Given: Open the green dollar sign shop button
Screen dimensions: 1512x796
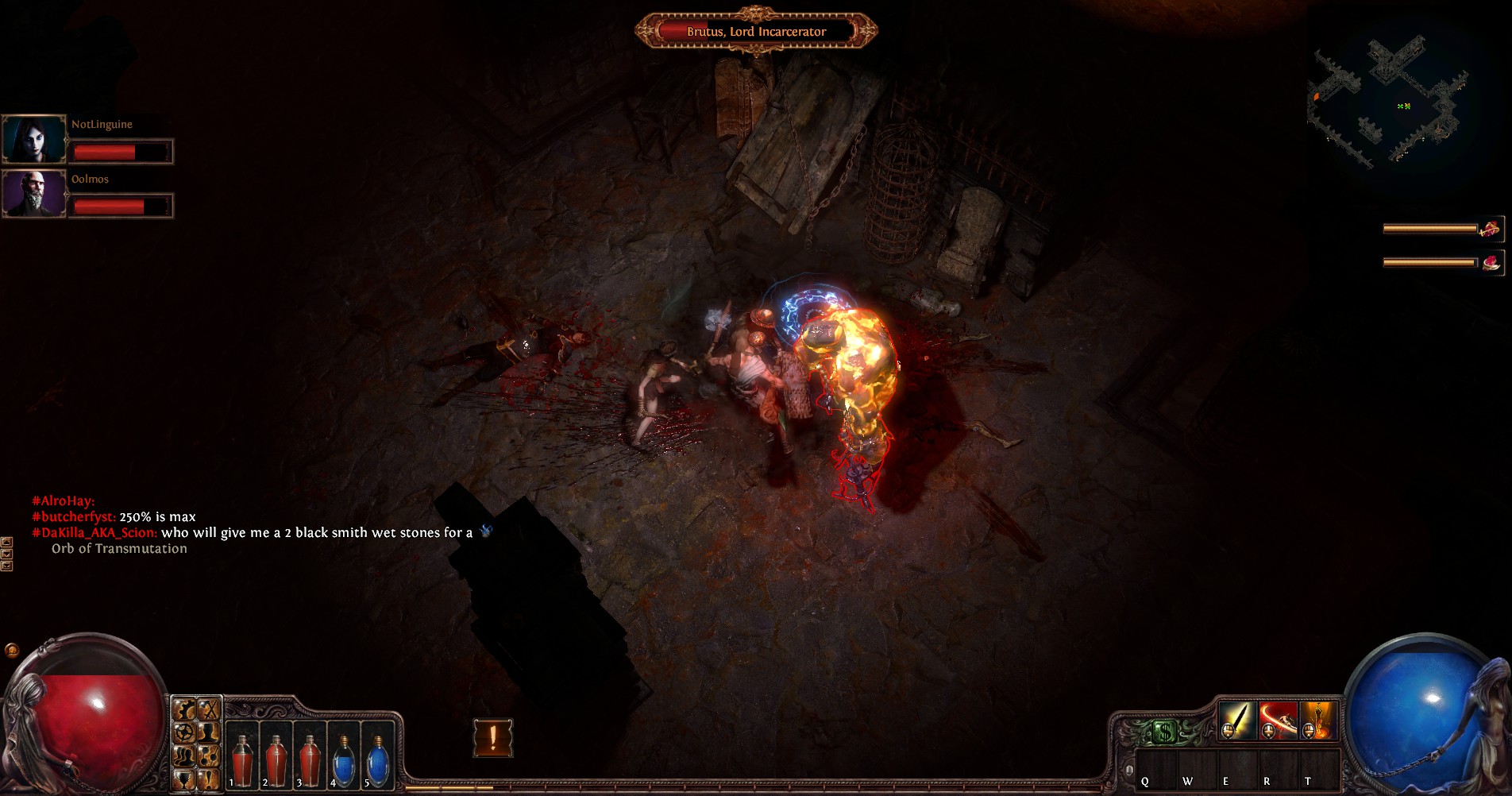Looking at the screenshot, I should coord(1163,732).
